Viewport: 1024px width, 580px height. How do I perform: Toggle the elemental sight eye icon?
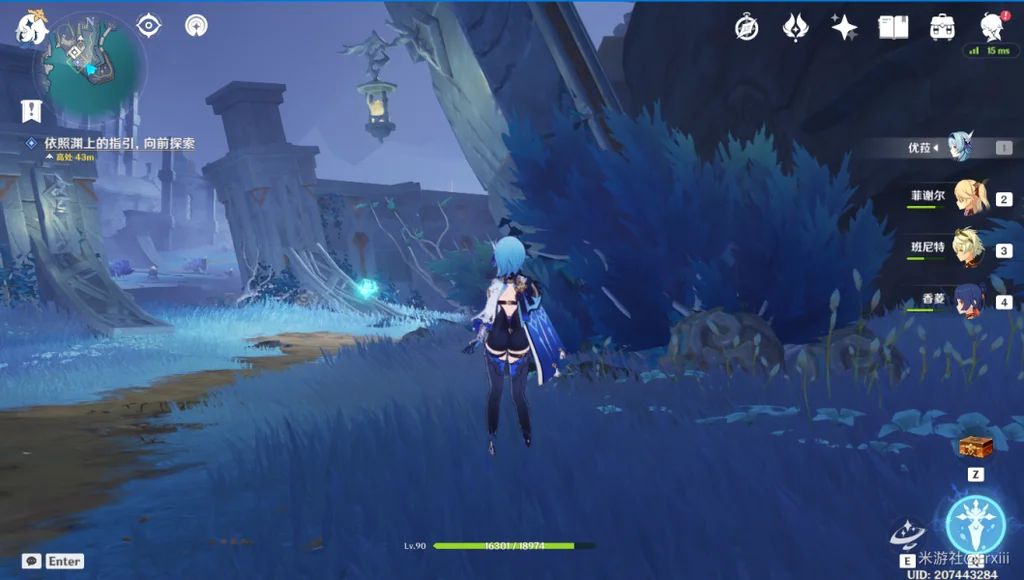point(149,25)
